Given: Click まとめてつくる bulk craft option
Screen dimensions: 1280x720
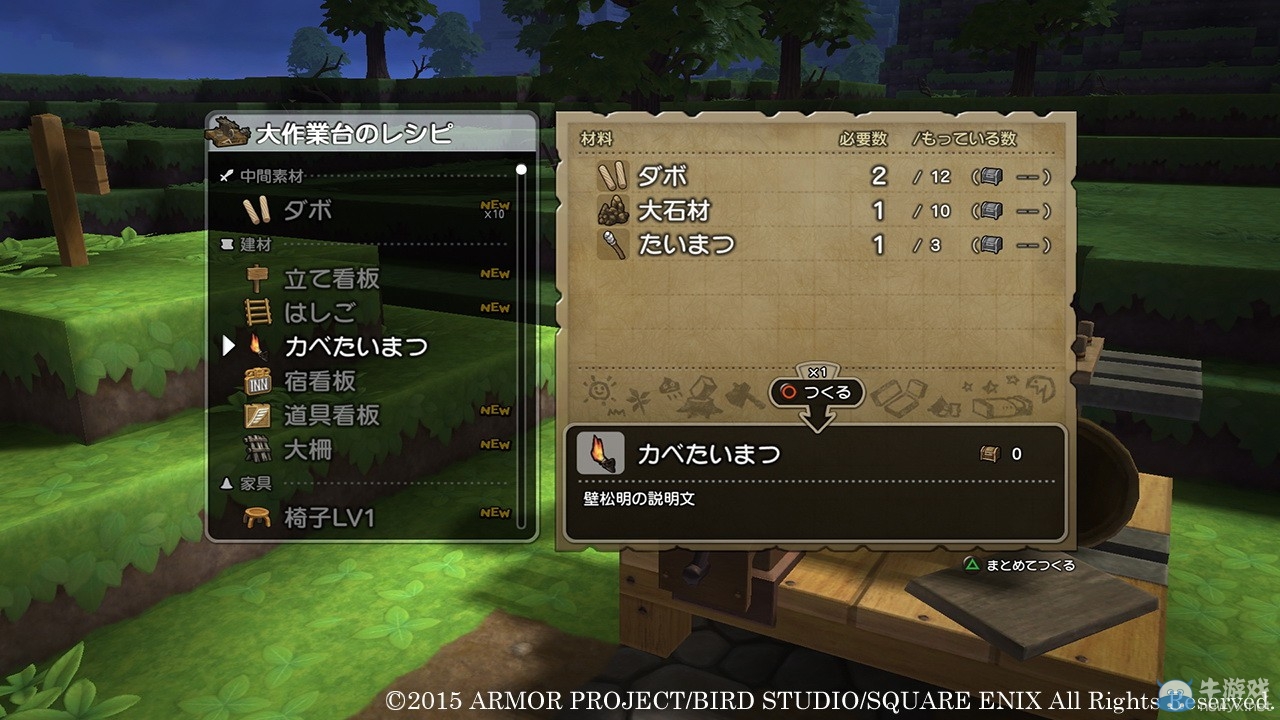Looking at the screenshot, I should tap(1020, 565).
